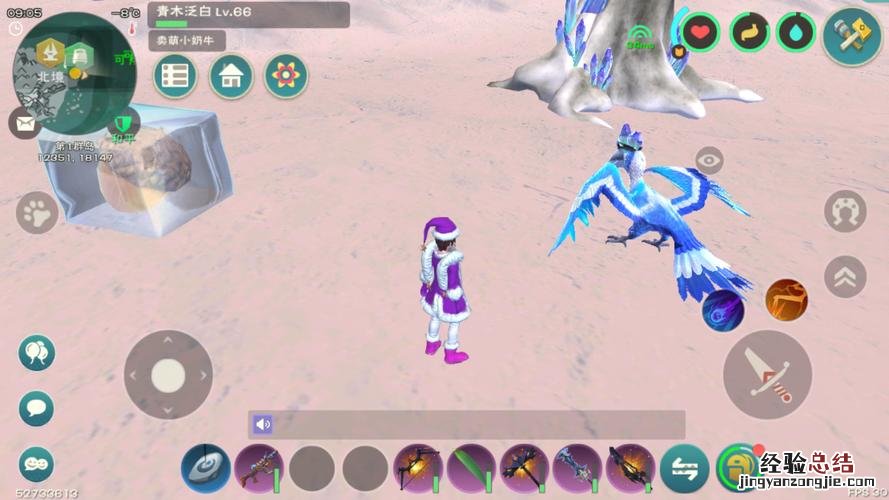Image resolution: width=889 pixels, height=500 pixels.
Task: Select the round shield hotbar slot
Action: coord(206,468)
